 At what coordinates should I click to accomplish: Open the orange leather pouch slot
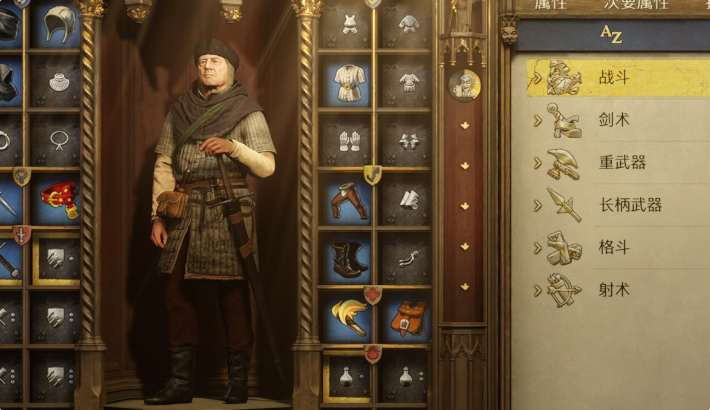point(407,318)
